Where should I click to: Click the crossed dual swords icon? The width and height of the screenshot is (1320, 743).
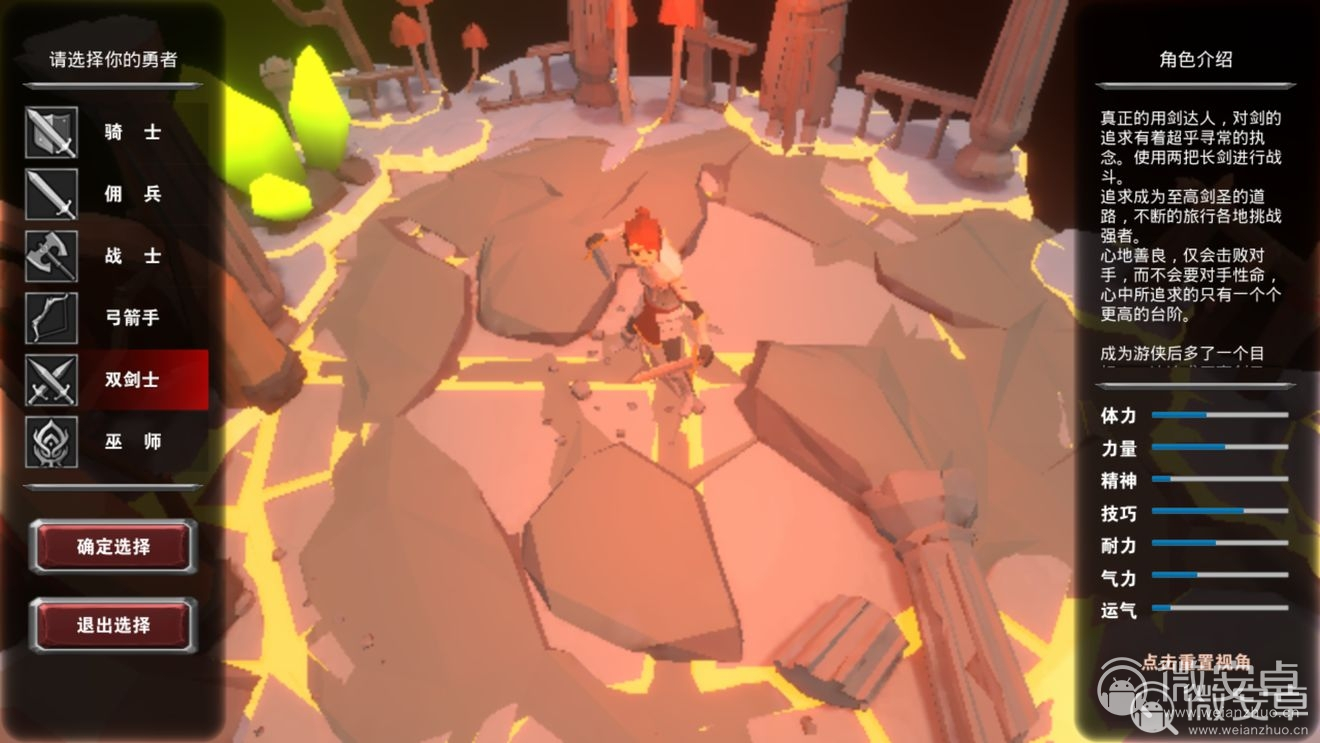[51, 380]
